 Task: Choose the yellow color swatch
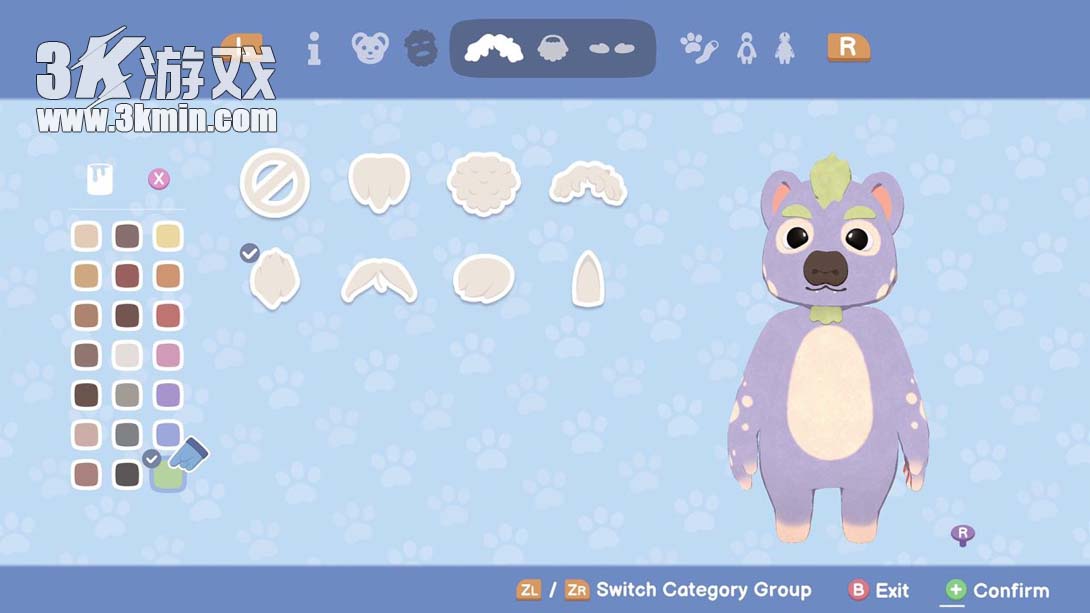point(168,236)
